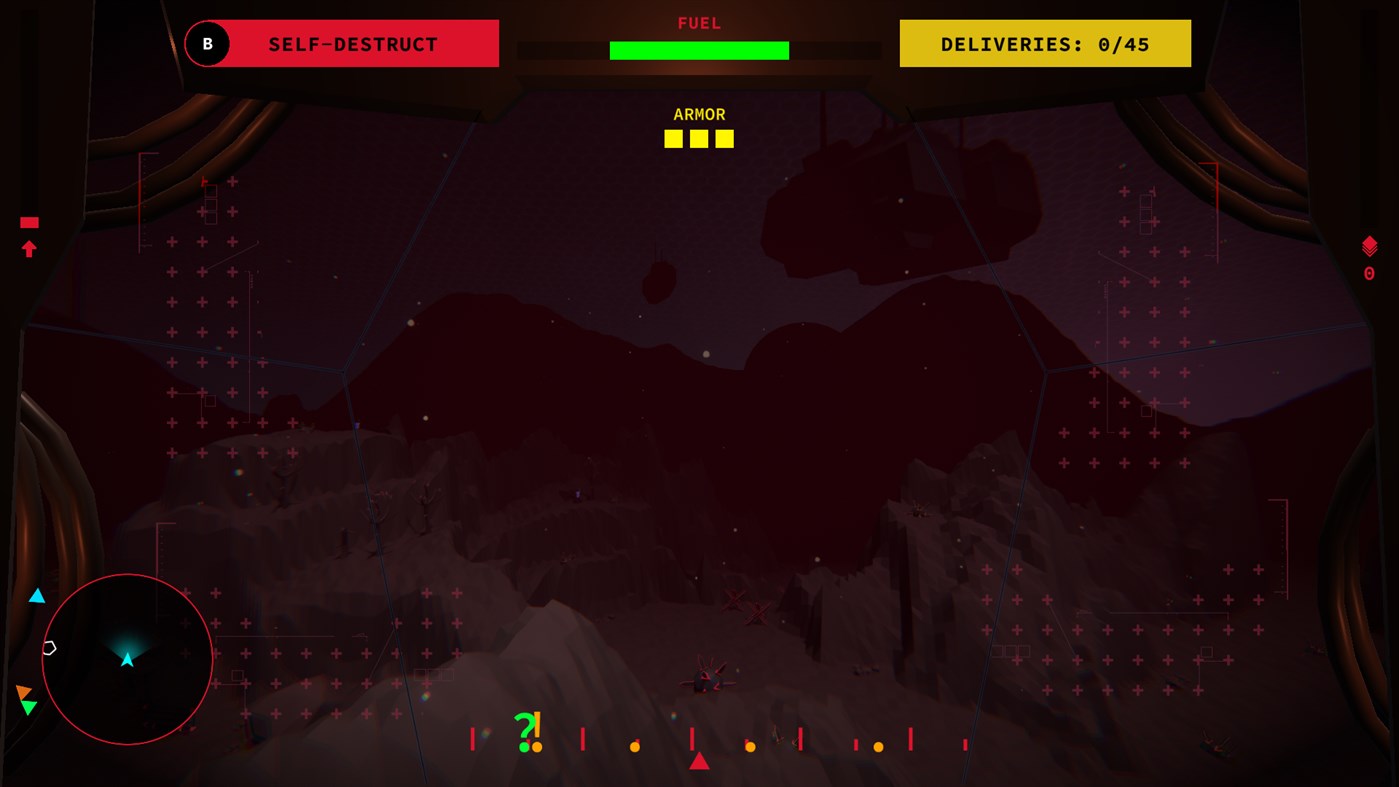Image resolution: width=1399 pixels, height=787 pixels.
Task: Click the red up-arrow altitude indicator
Action: pos(29,248)
